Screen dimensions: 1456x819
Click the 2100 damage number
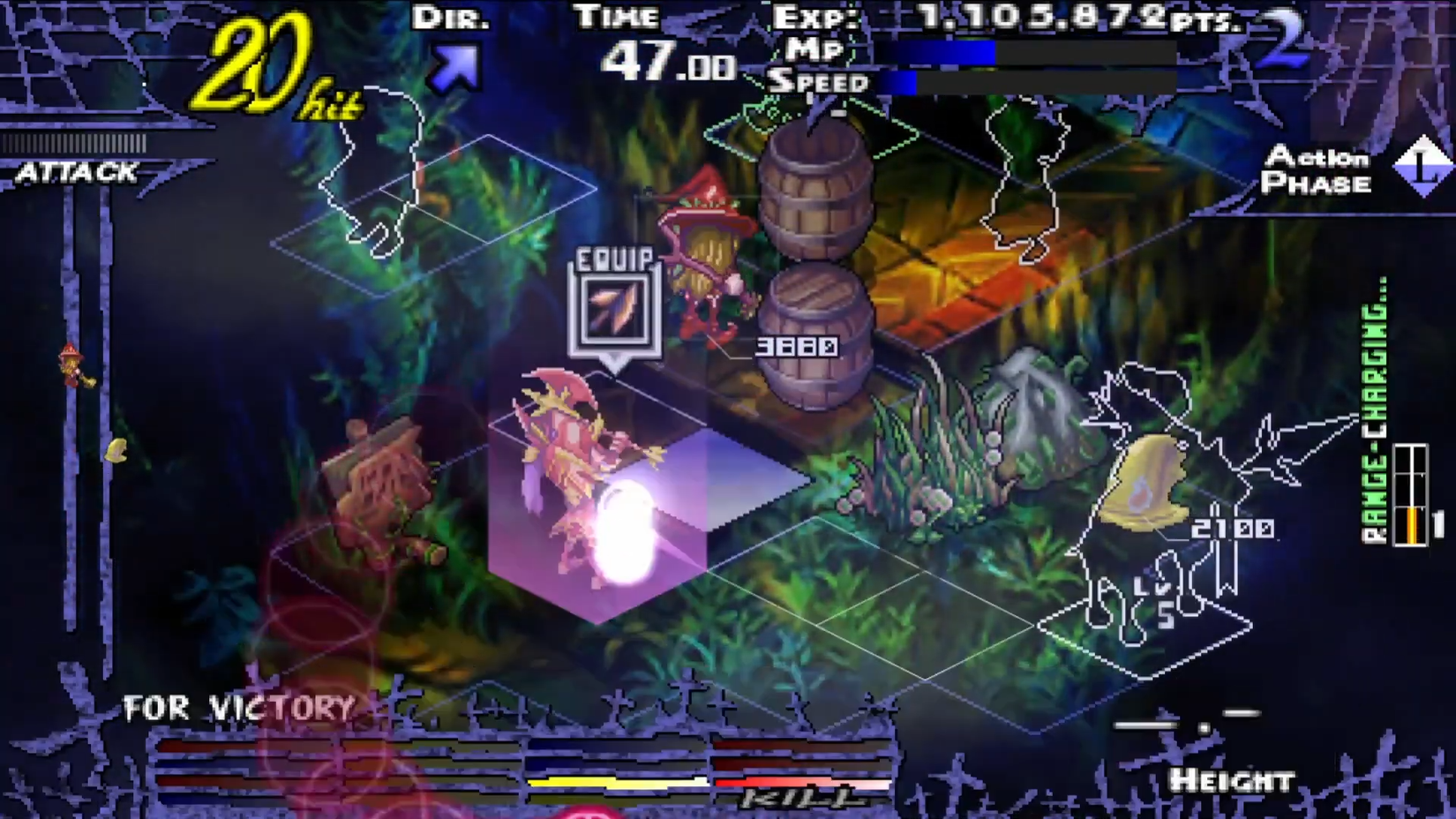(1234, 528)
